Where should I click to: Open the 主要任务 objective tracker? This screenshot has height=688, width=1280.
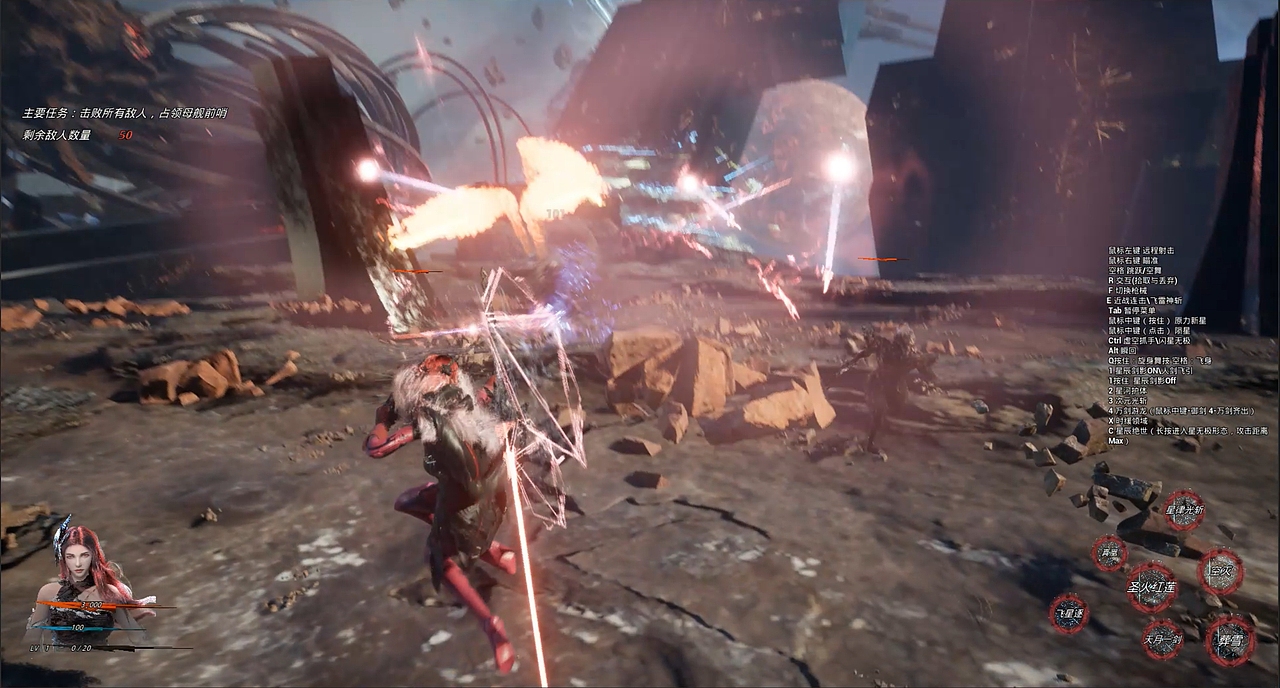pyautogui.click(x=125, y=113)
